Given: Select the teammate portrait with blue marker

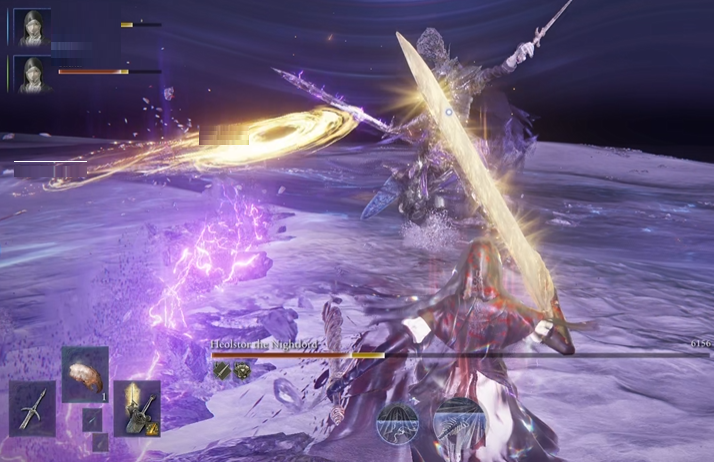Looking at the screenshot, I should pos(32,27).
